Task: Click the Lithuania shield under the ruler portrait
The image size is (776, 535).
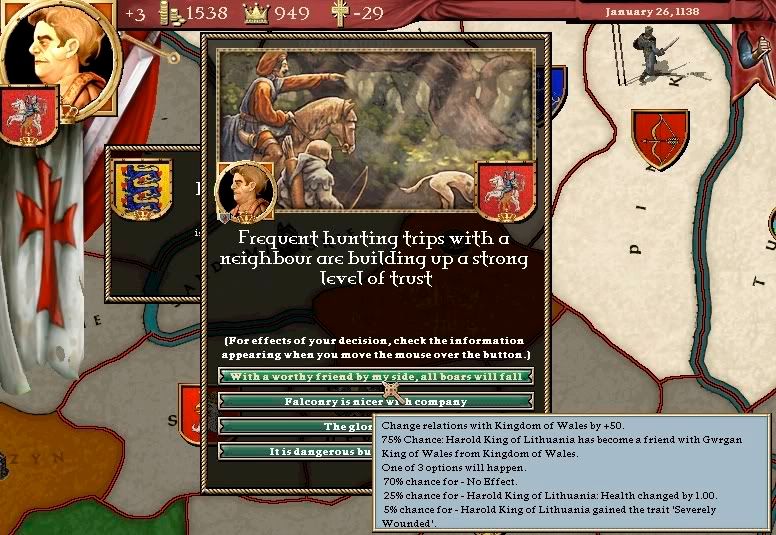Action: click(29, 116)
